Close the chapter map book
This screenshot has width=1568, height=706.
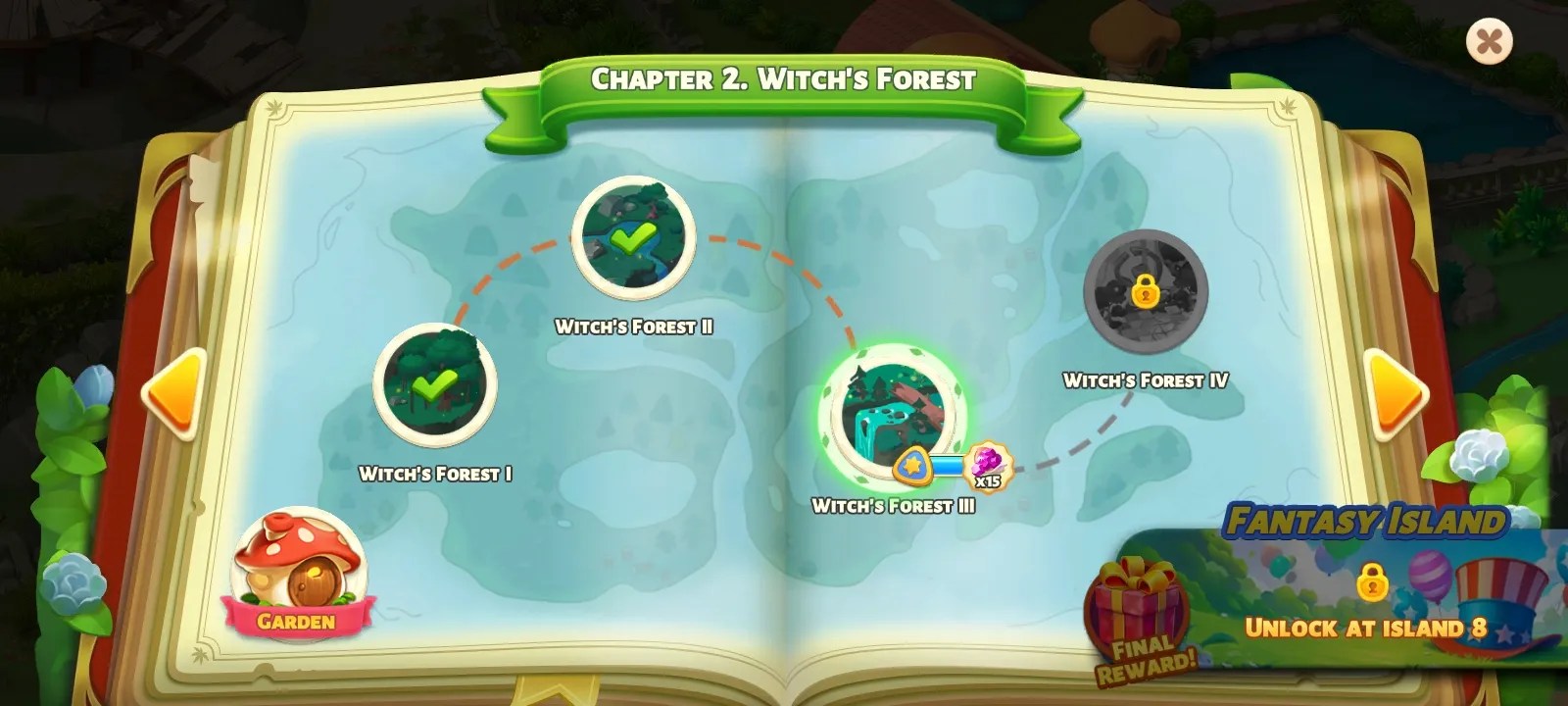[1489, 41]
